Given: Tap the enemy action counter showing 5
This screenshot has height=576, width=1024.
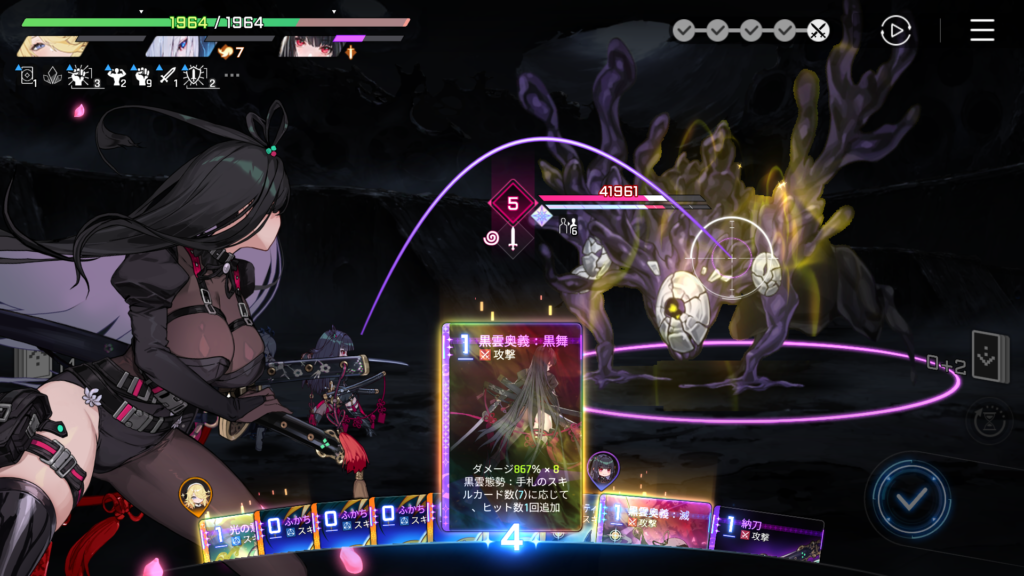Looking at the screenshot, I should click(x=512, y=204).
